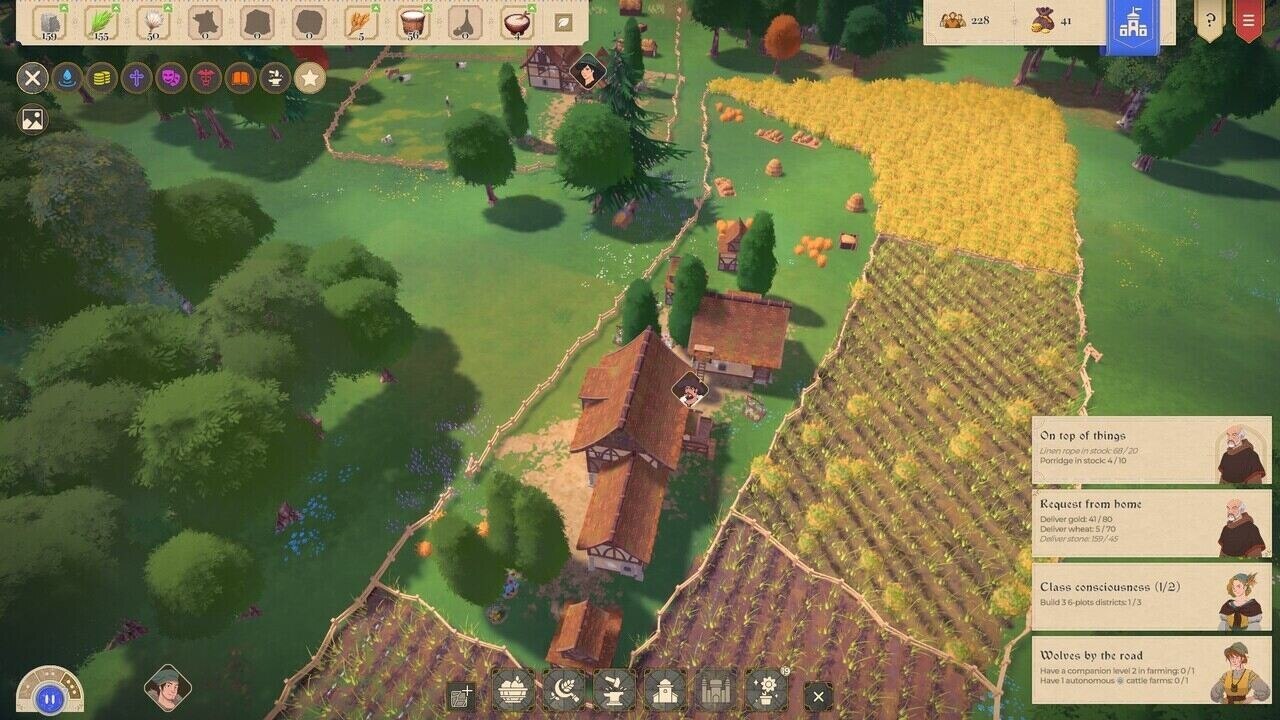The image size is (1280, 720).
Task: Open the red hamburger main menu banner
Action: pos(1248,20)
